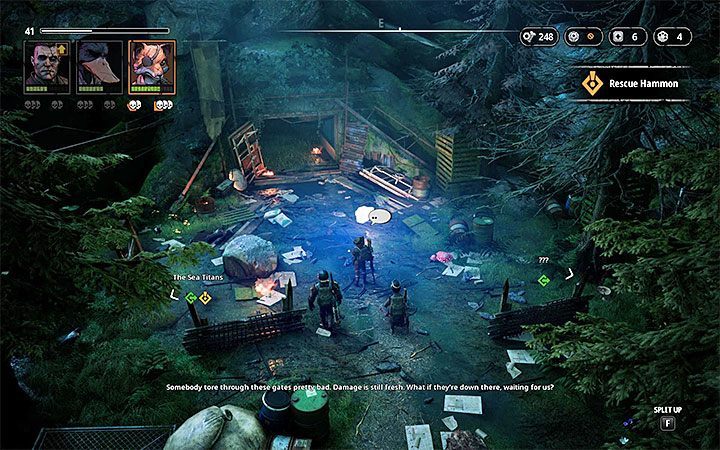
Task: Click the weapon parts counter pill
Action: (x=584, y=37)
